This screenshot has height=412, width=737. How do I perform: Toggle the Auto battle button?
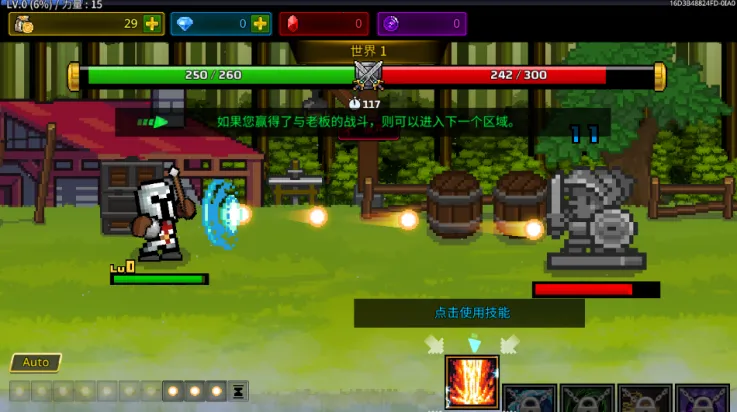pyautogui.click(x=35, y=362)
